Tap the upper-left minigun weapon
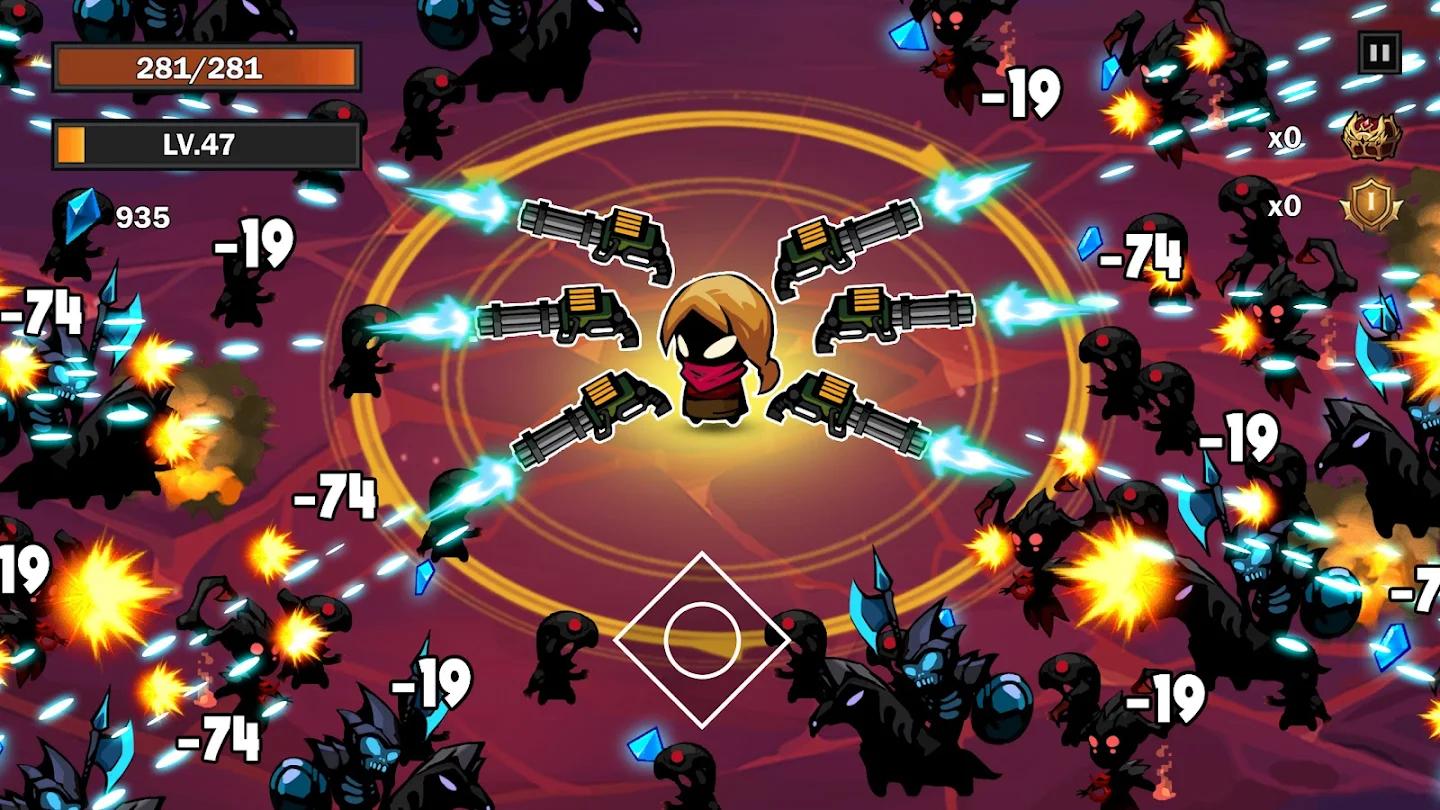This screenshot has width=1440, height=810. point(590,240)
